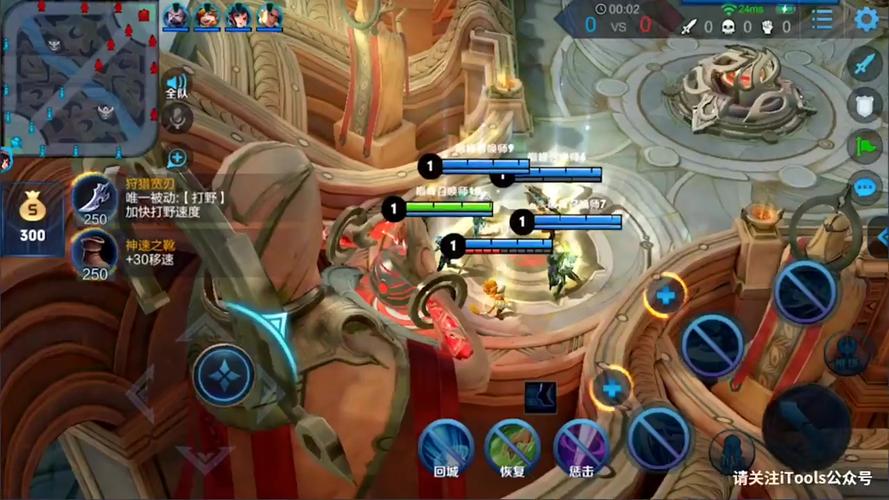Viewport: 889px width, 500px height.
Task: Open the settings gear
Action: coord(866,18)
